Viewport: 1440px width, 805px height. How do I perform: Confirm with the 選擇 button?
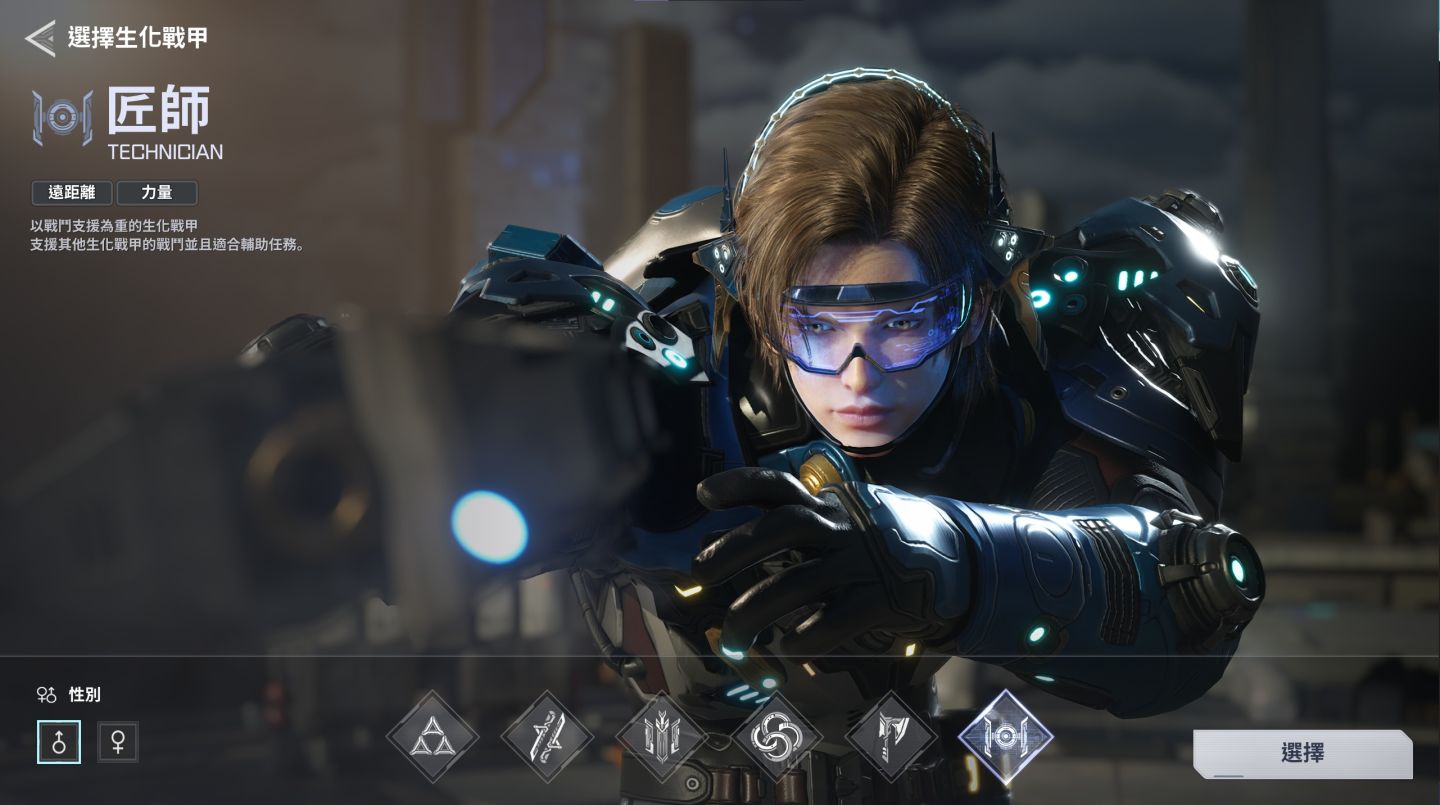pos(1302,753)
